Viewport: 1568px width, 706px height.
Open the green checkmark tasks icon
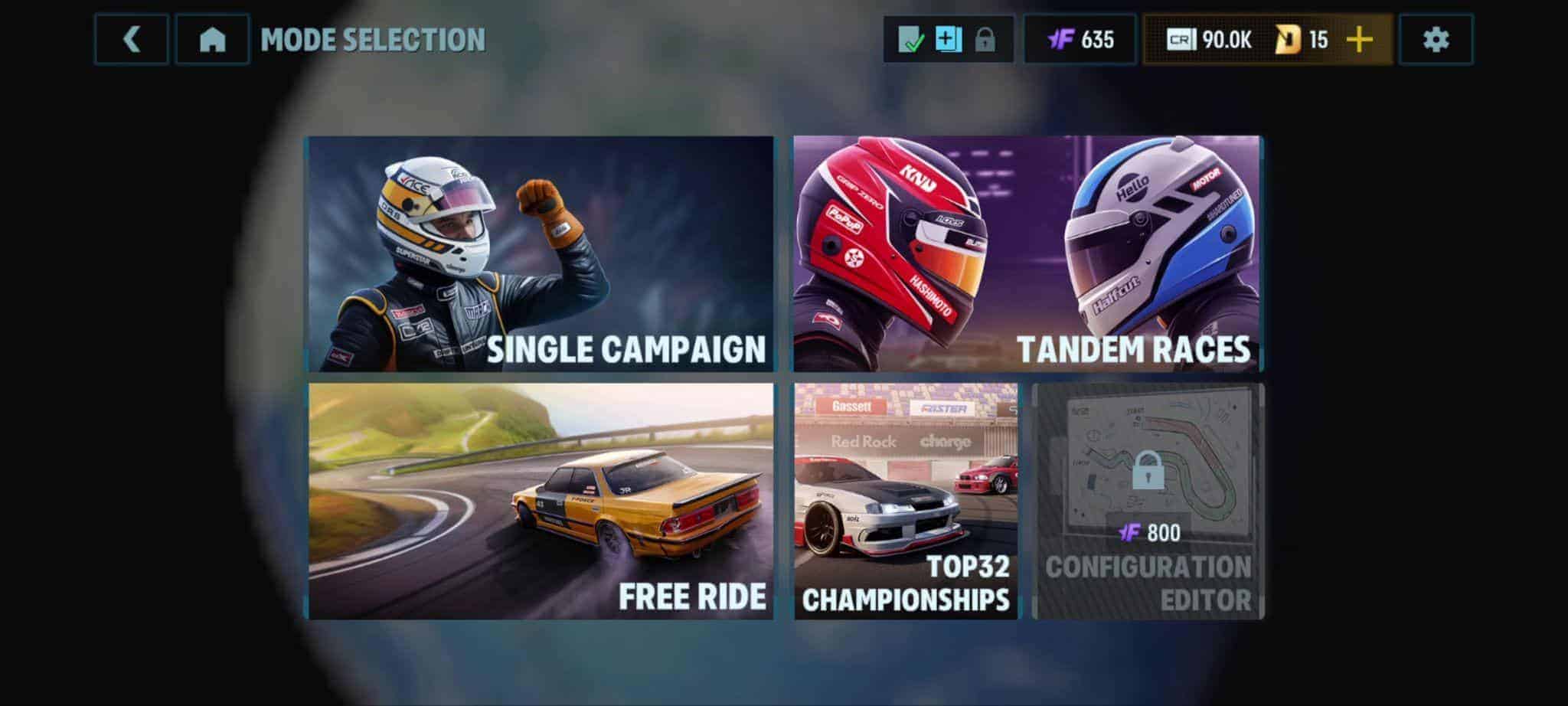click(910, 40)
